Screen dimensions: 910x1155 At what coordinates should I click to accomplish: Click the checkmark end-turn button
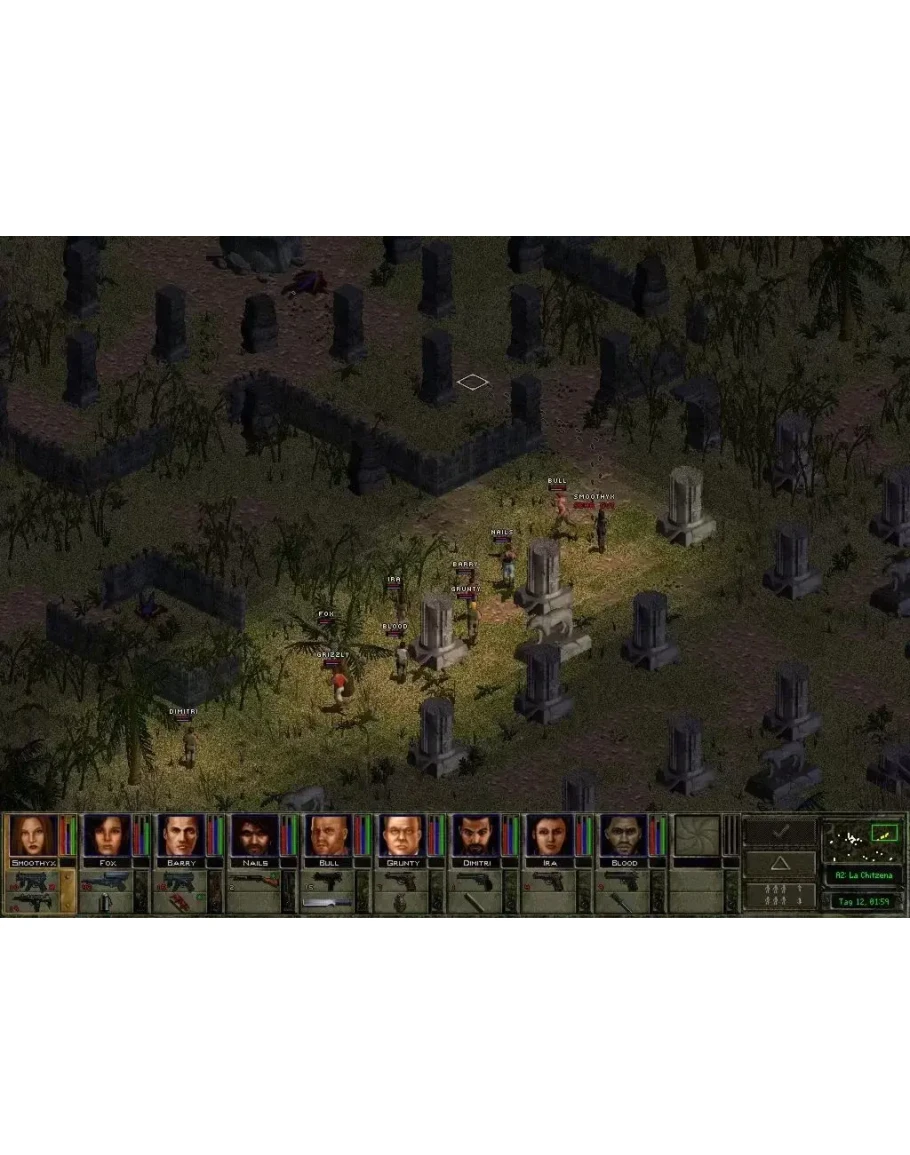779,831
